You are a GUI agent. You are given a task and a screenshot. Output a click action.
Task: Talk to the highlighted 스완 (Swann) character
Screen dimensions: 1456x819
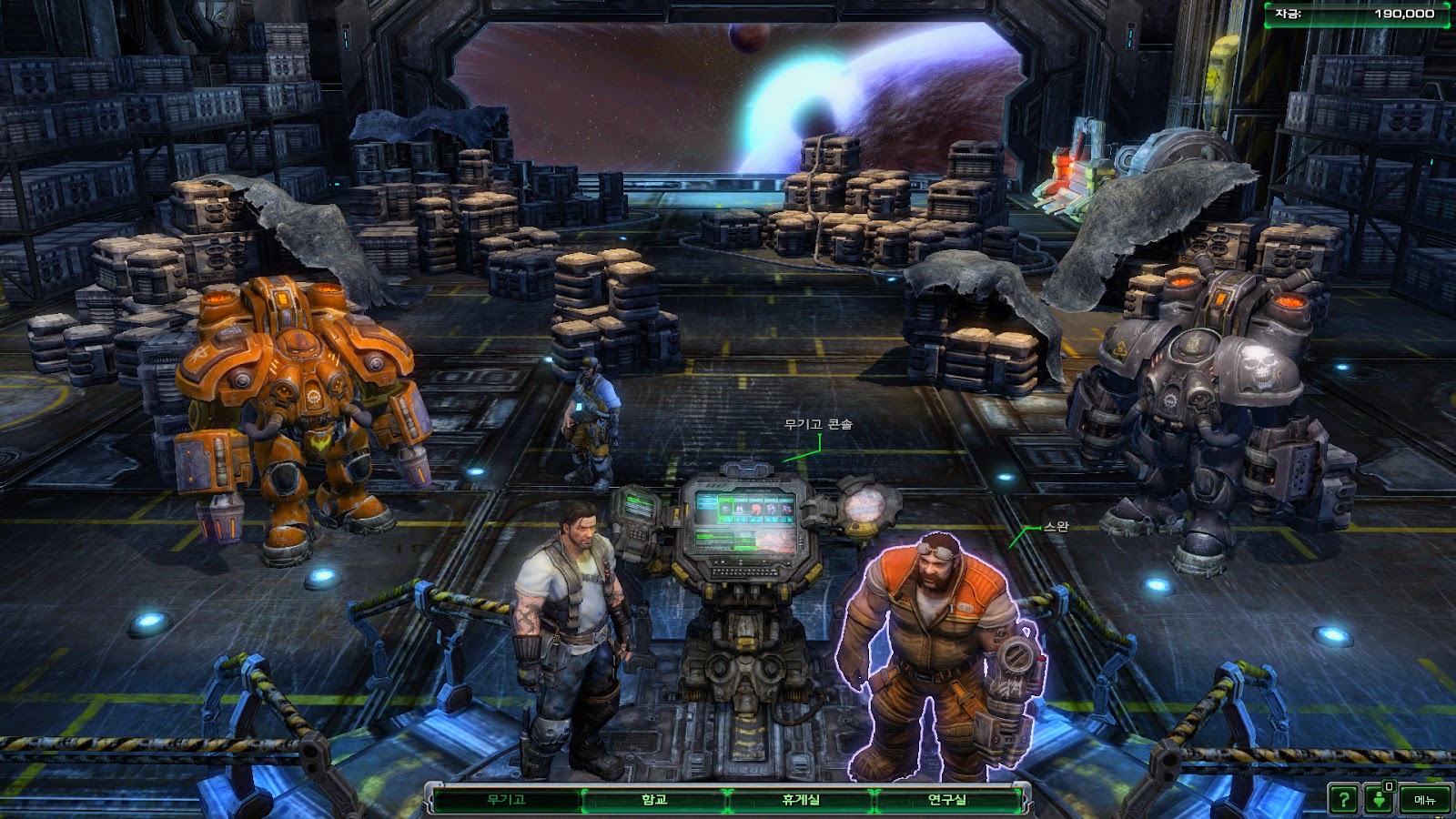[933, 655]
